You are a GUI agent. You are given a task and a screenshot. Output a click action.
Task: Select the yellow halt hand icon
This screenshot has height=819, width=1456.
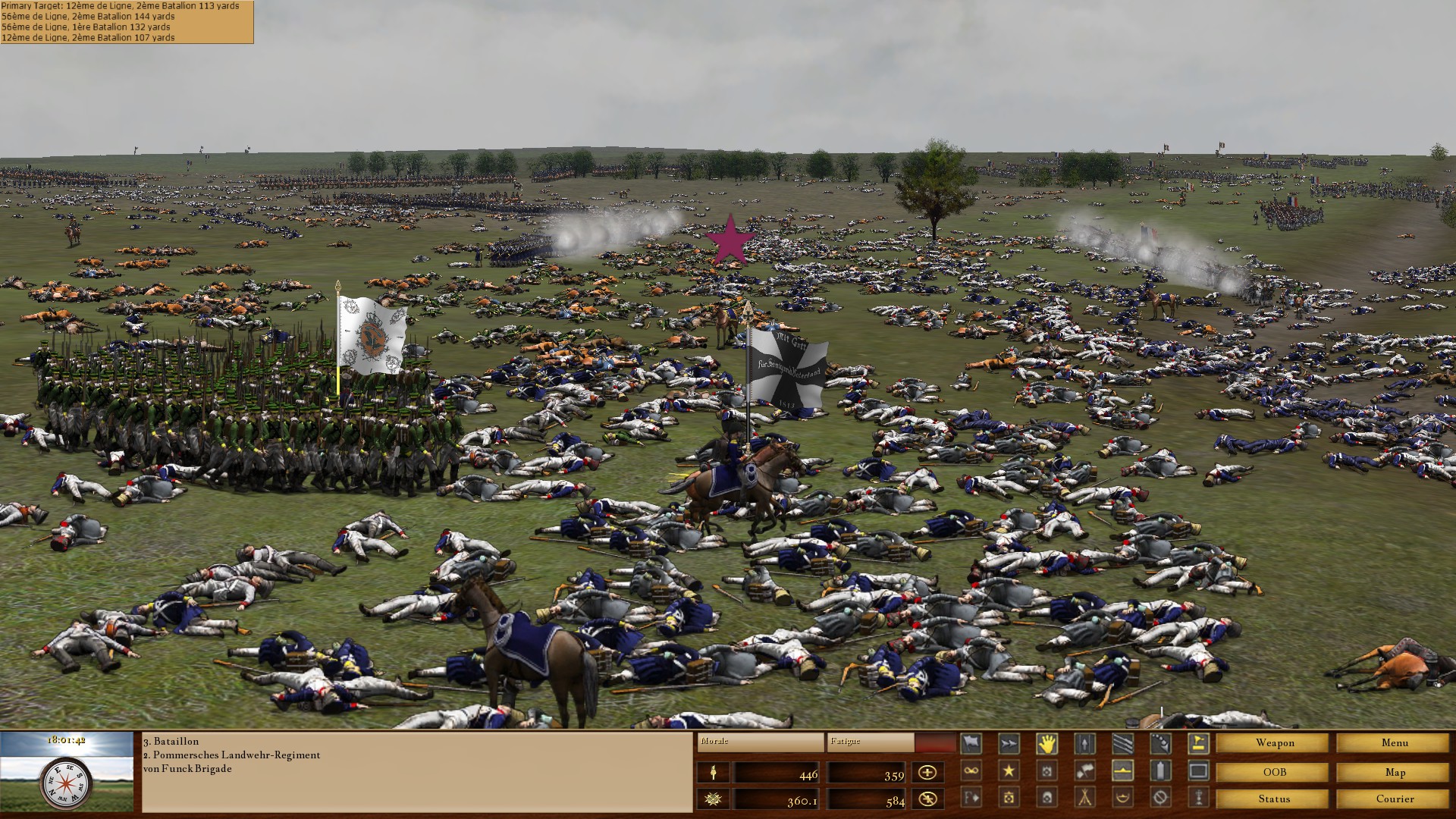(x=1046, y=743)
